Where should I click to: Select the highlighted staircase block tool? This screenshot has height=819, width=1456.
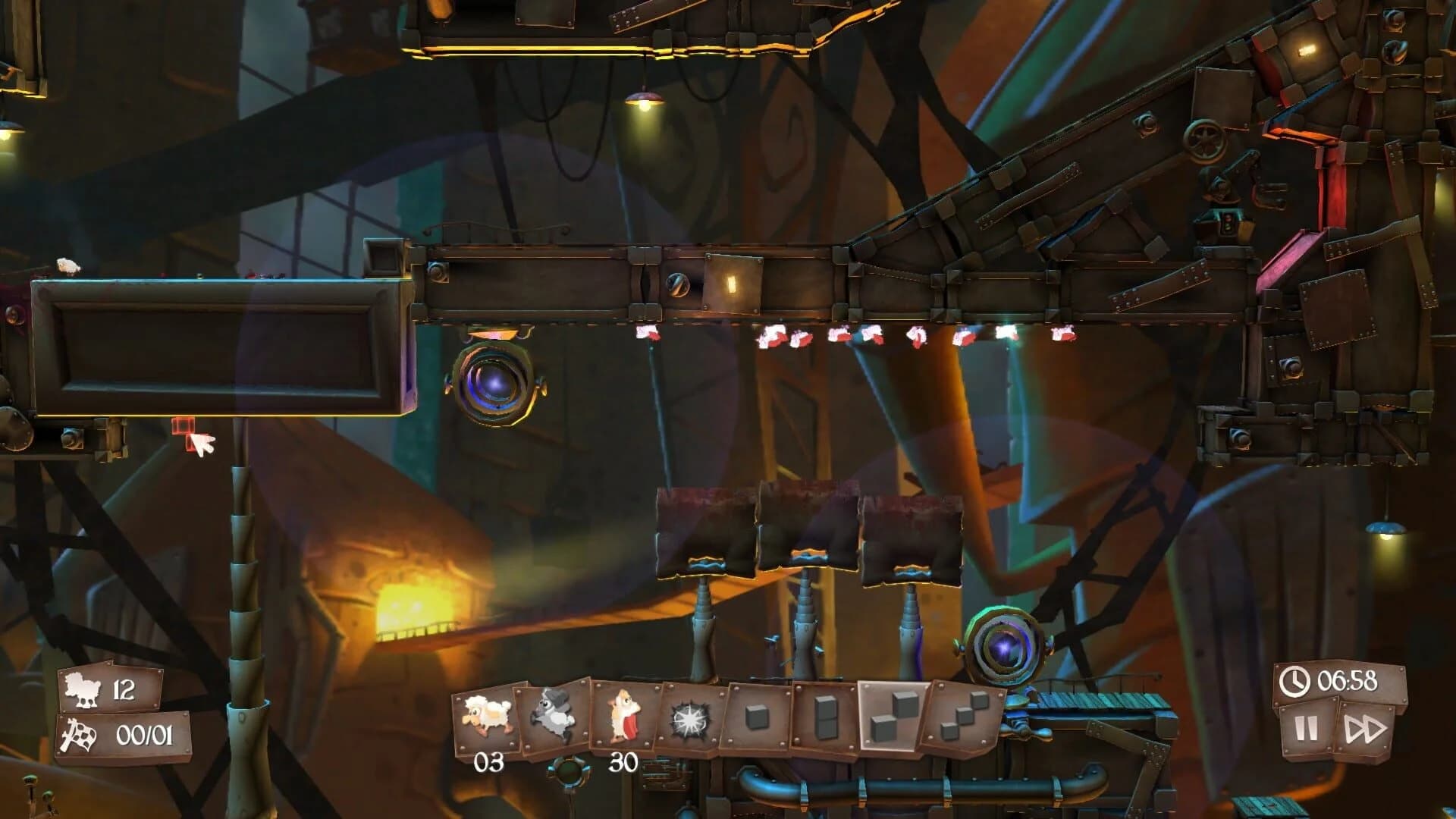(891, 715)
